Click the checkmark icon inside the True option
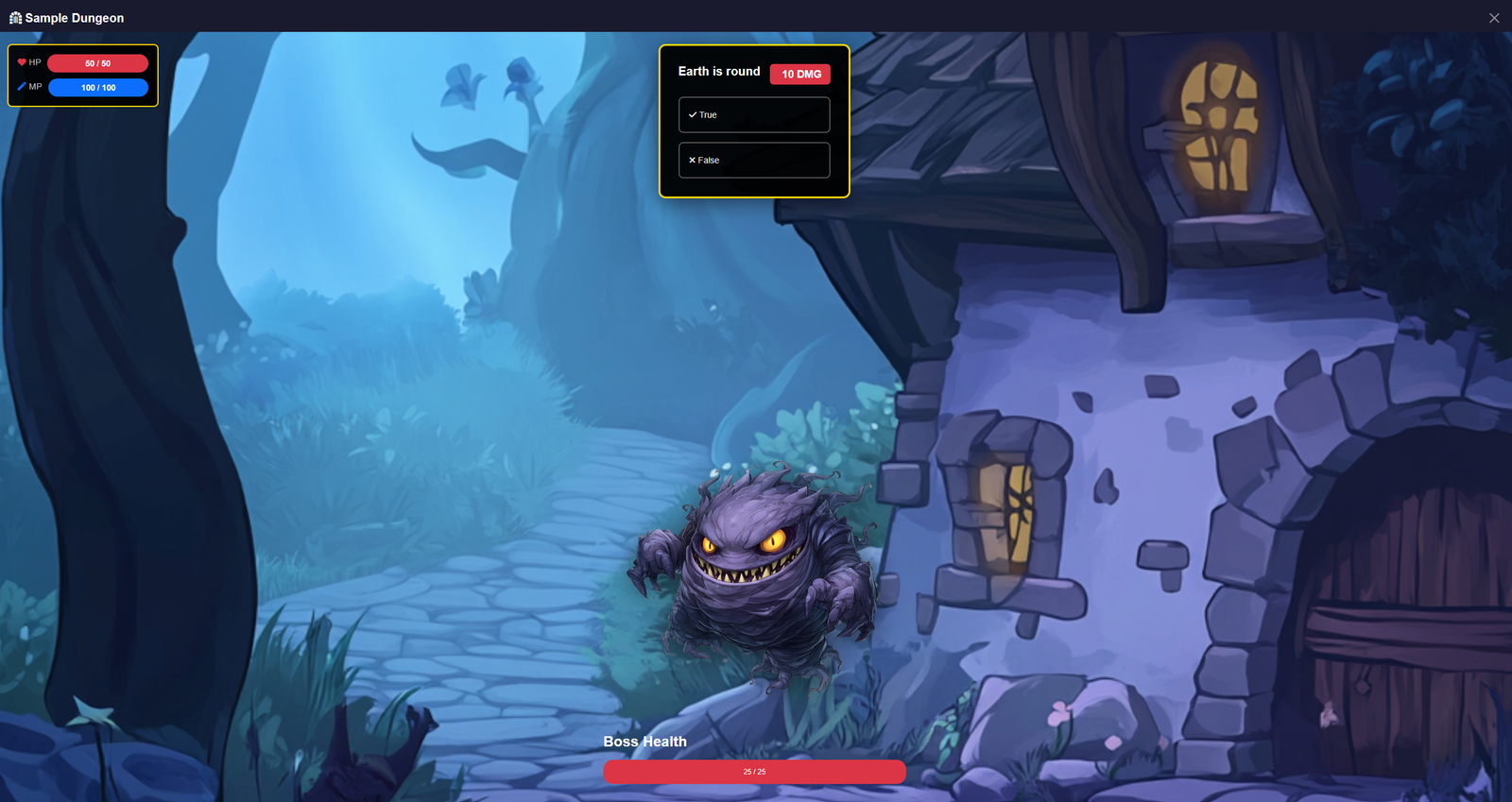The width and height of the screenshot is (1512, 802). [x=693, y=114]
